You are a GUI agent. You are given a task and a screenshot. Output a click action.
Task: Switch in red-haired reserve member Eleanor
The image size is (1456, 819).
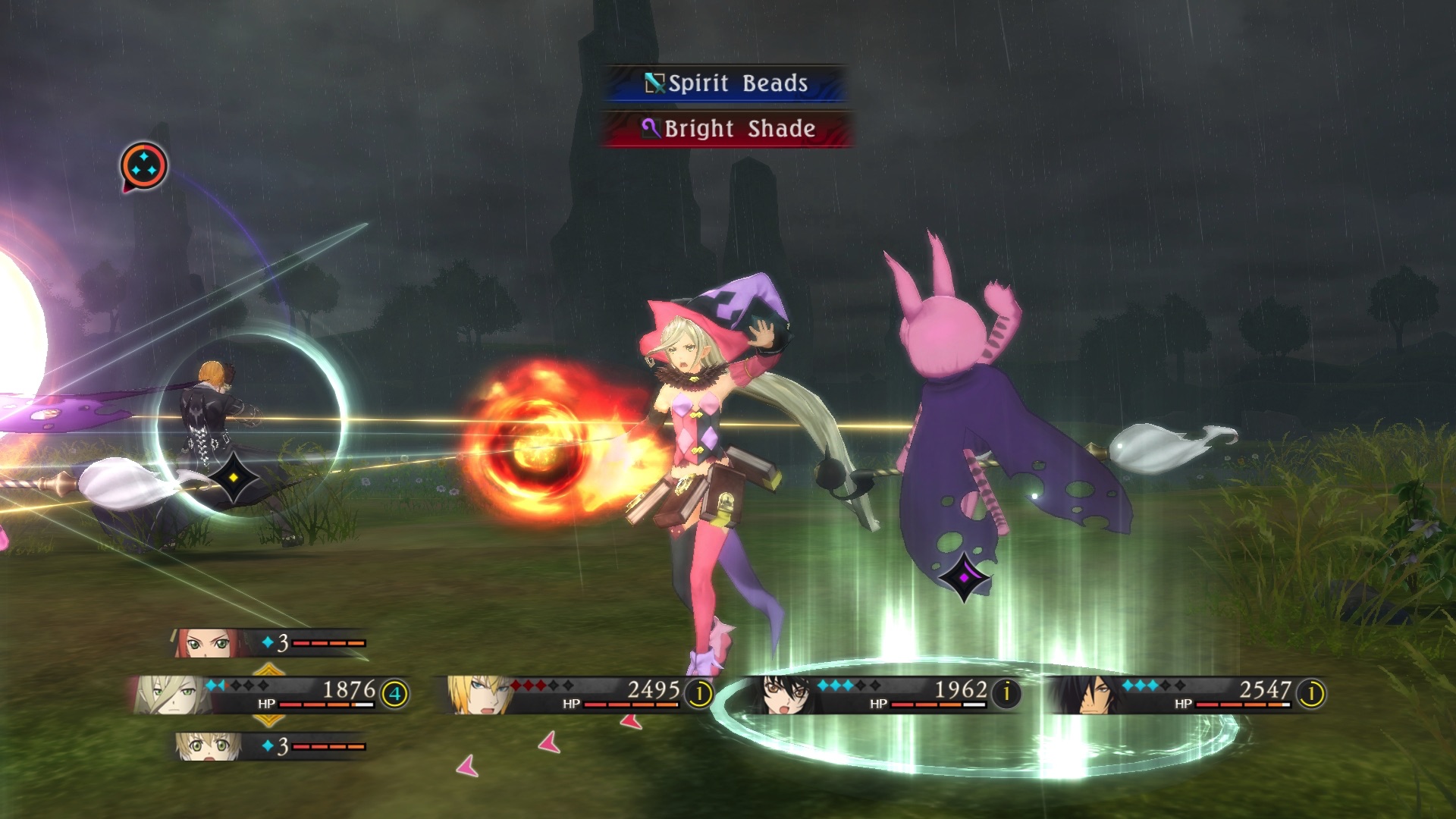tap(269, 643)
